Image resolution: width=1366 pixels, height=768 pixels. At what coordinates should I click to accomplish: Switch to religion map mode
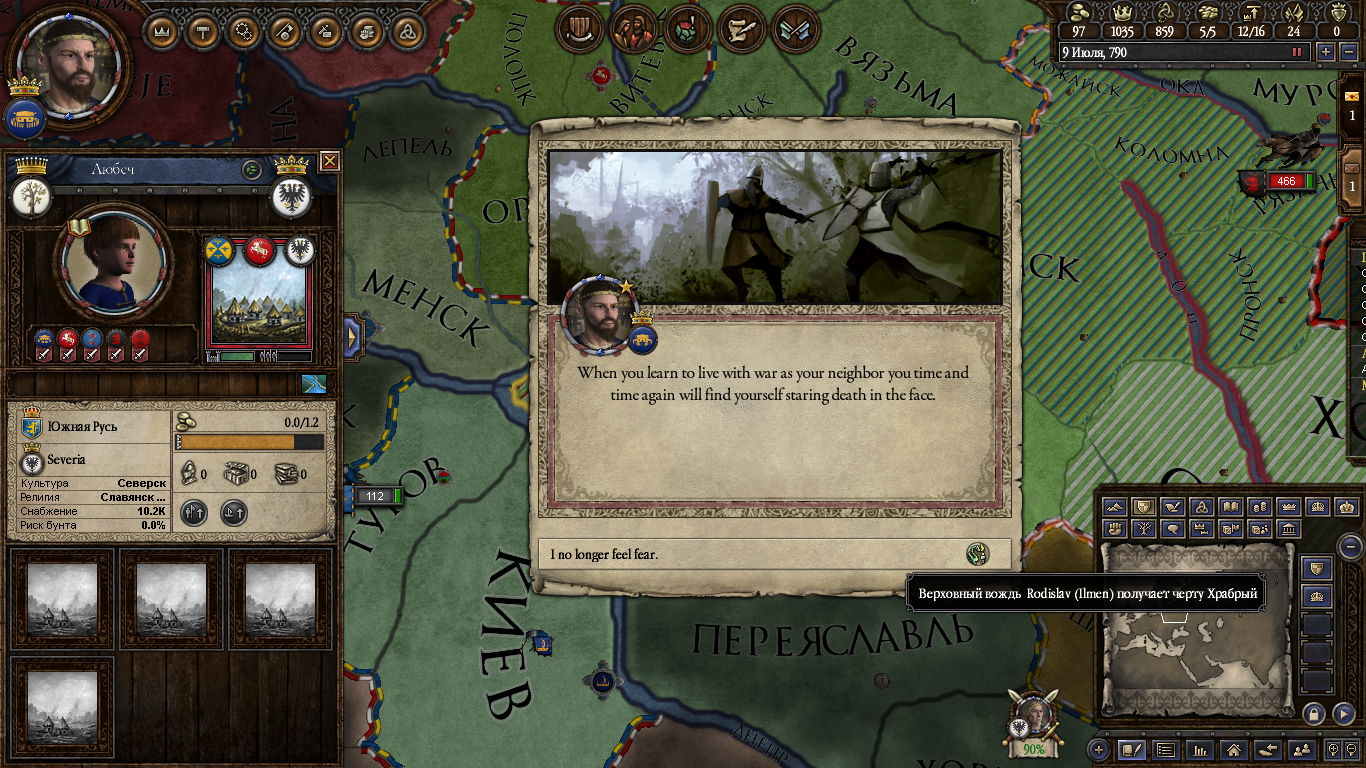1203,507
